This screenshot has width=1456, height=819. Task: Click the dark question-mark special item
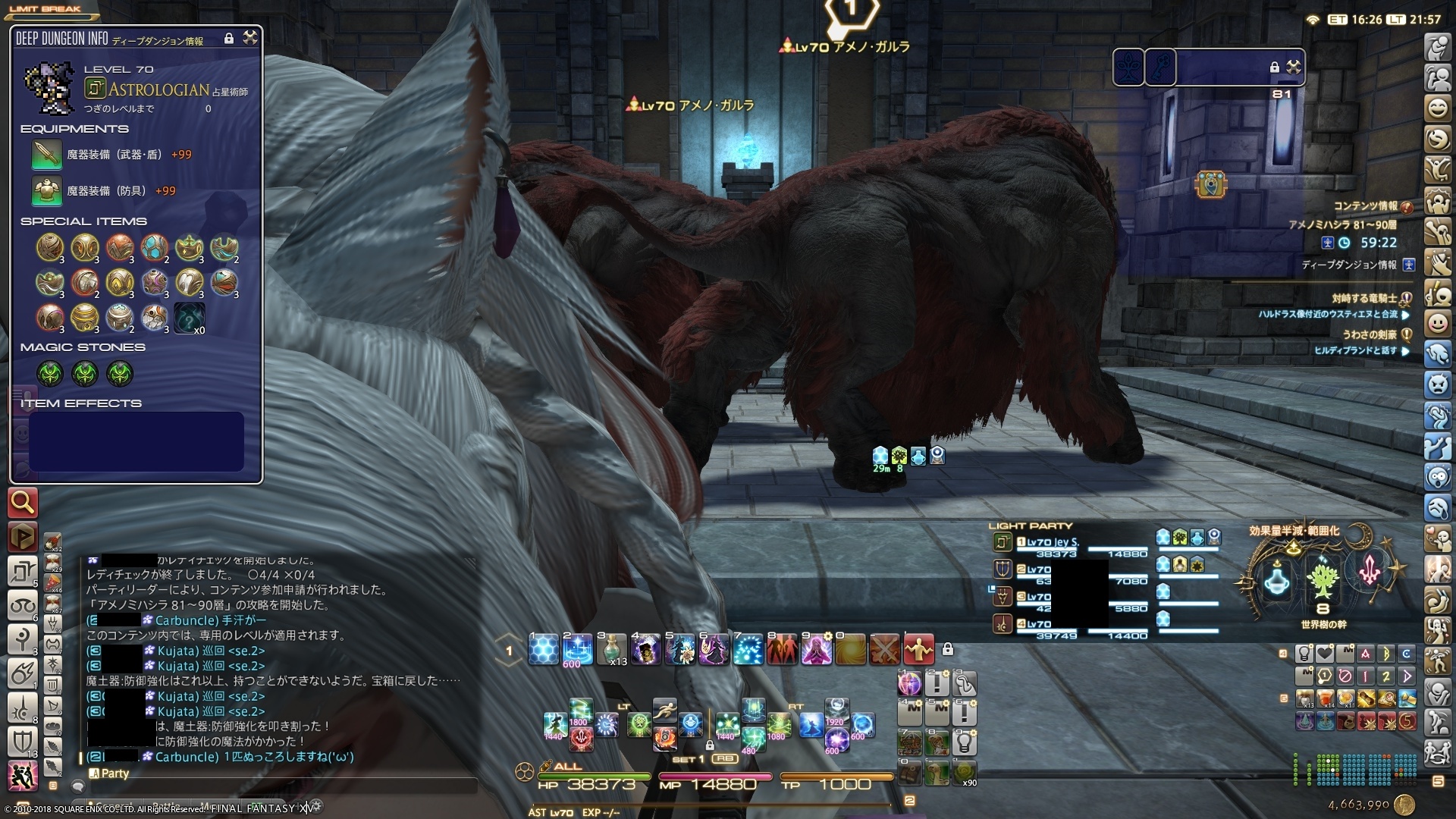point(188,318)
